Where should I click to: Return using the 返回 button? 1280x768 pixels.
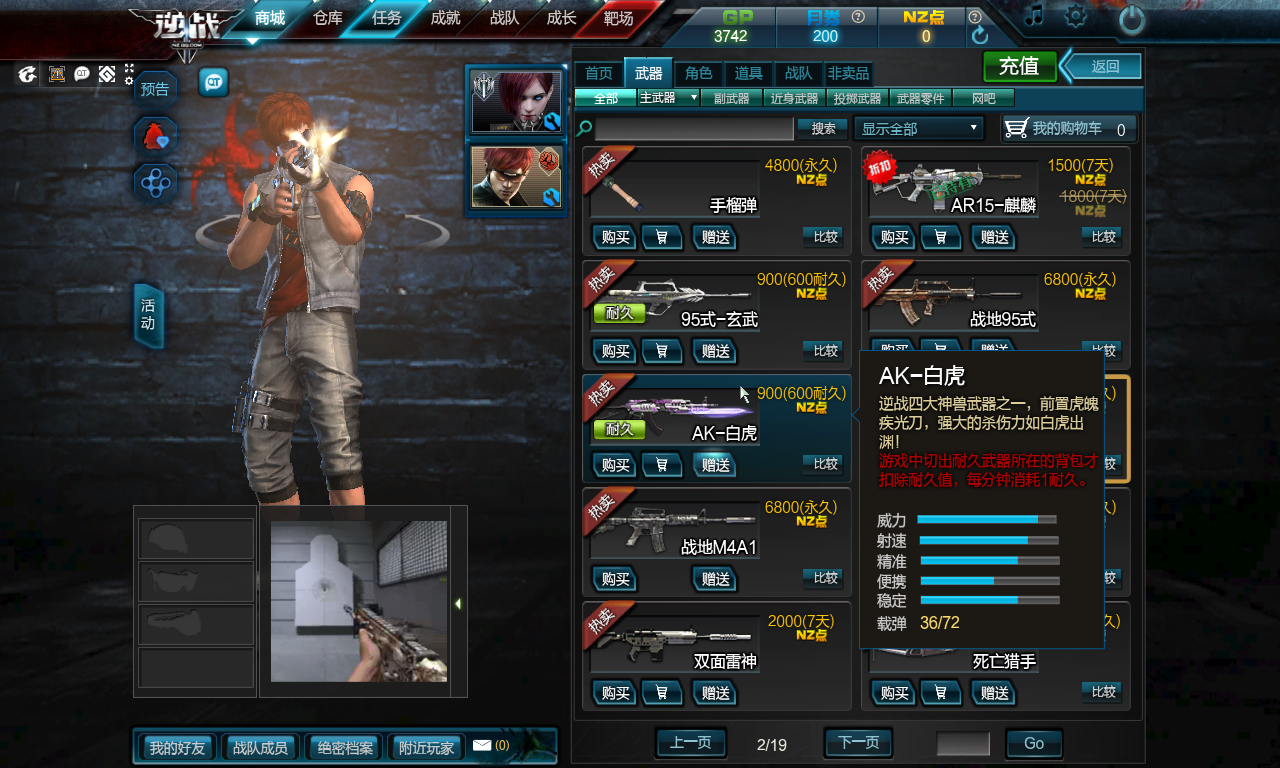point(1104,67)
